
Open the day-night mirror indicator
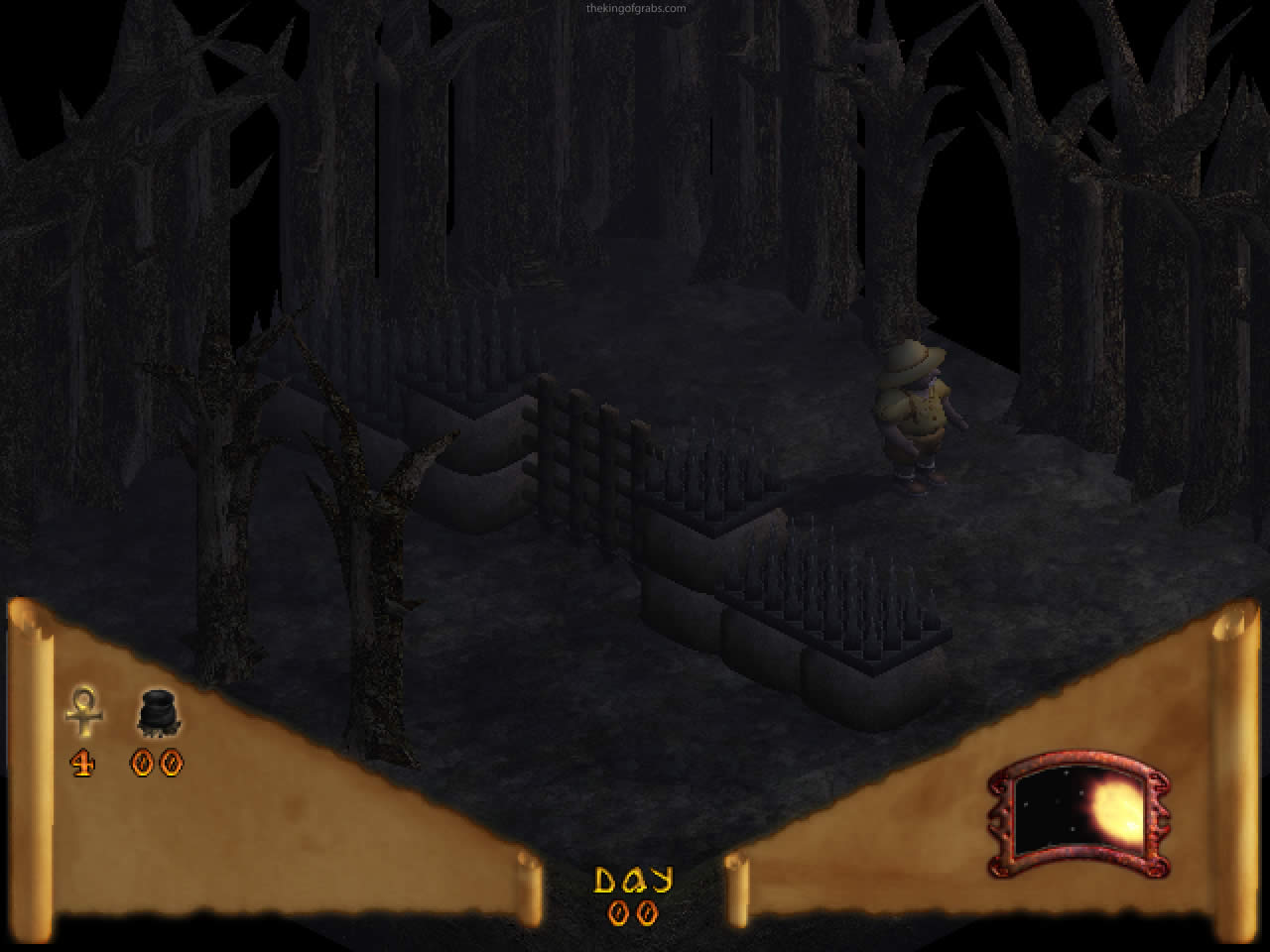point(1078,813)
